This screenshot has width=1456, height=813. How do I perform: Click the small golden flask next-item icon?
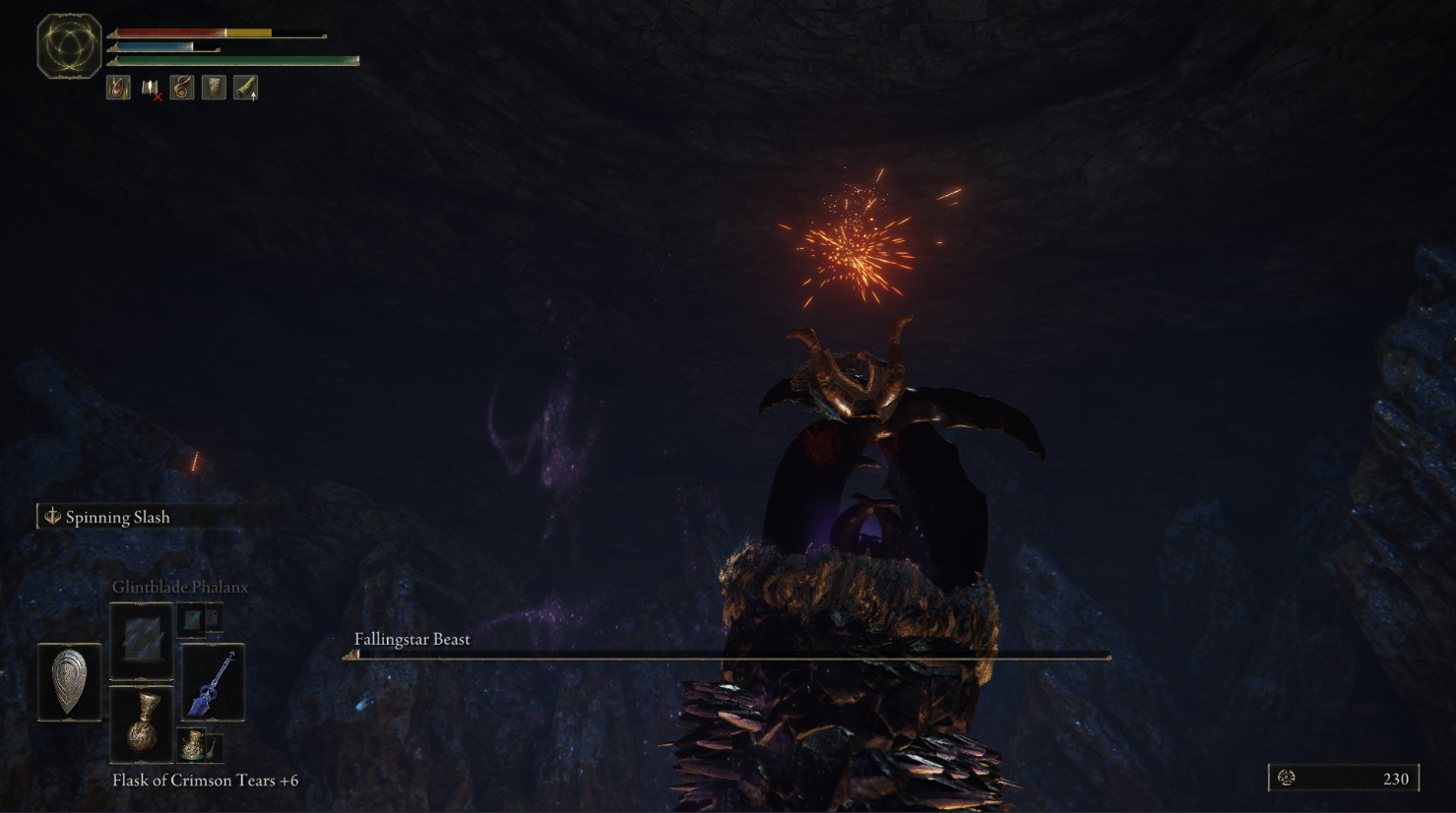click(x=193, y=745)
